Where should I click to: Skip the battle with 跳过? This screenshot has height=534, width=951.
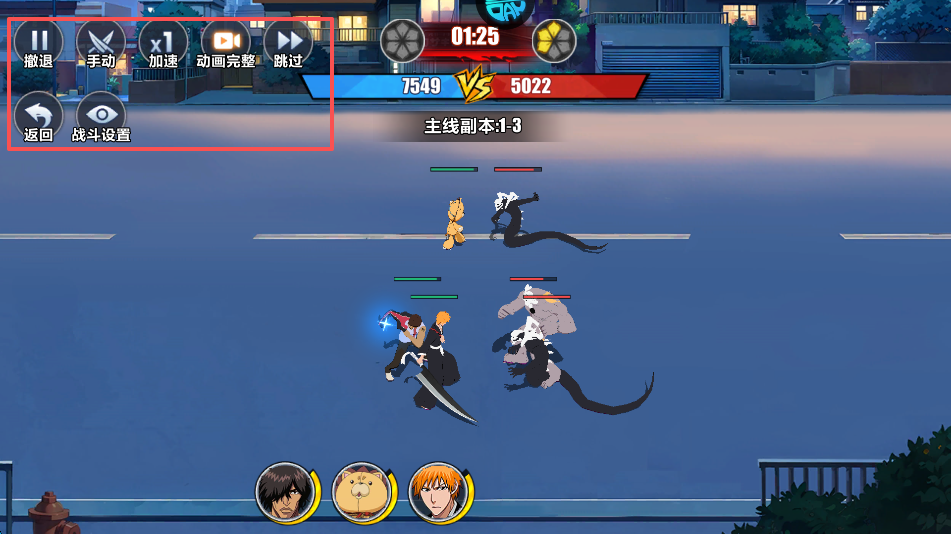[x=288, y=42]
